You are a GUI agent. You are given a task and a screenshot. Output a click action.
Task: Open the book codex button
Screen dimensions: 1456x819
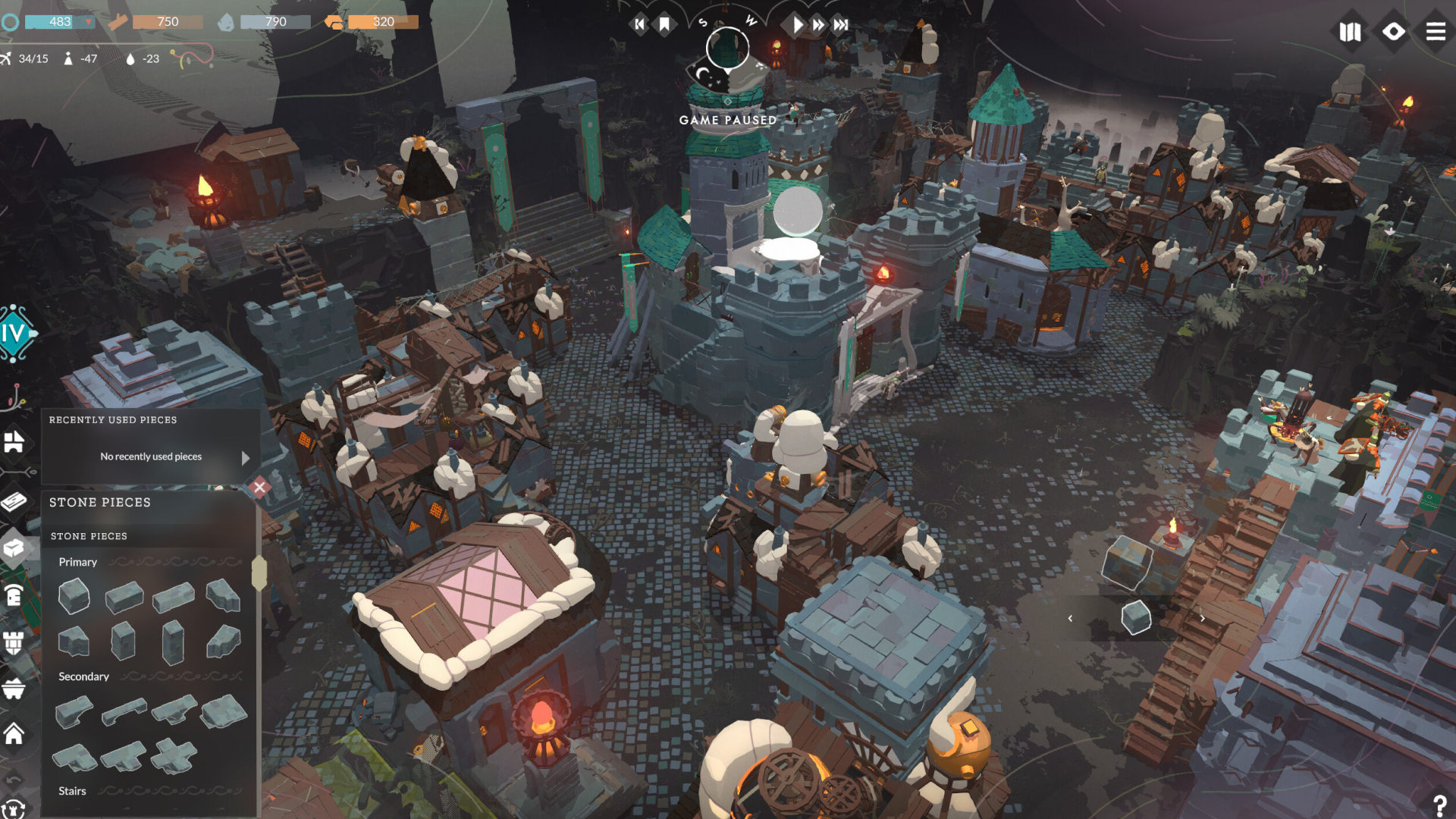[1350, 32]
